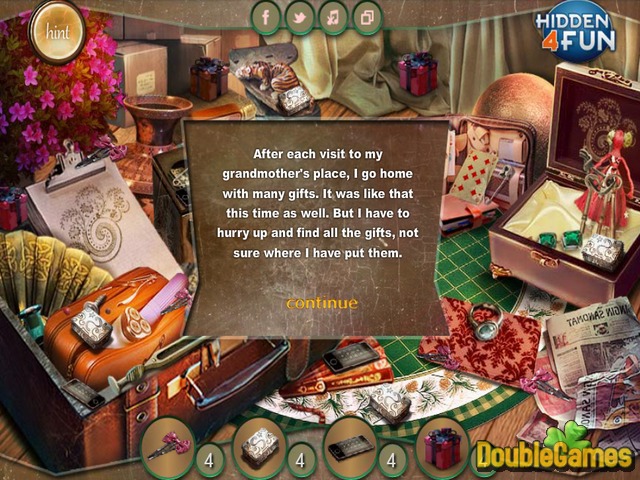Screen dimensions: 640x480
Task: Select the black phone item slot
Action: (351, 446)
